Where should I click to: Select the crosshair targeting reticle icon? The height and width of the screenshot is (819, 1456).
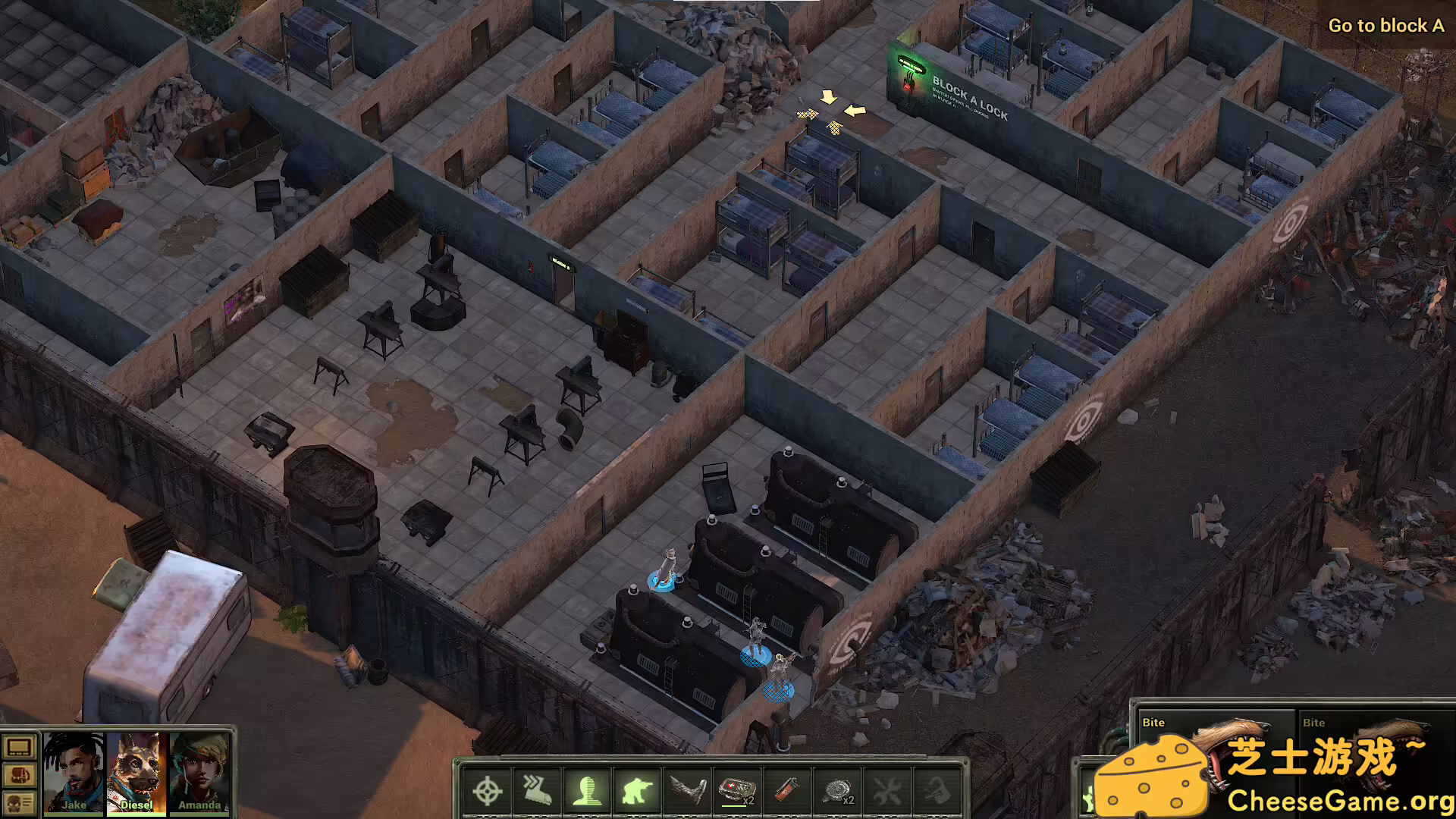(x=488, y=791)
